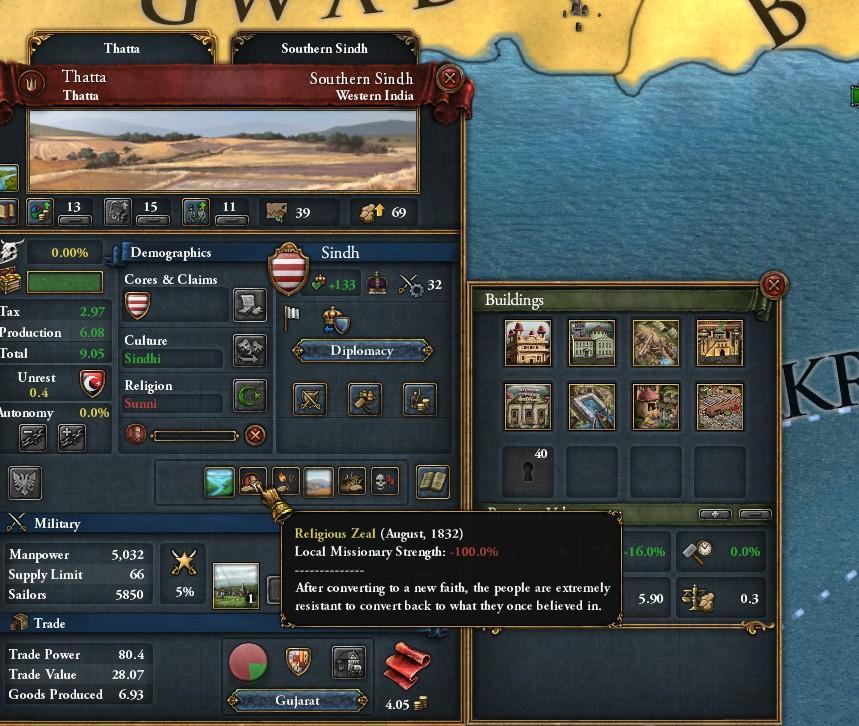Image resolution: width=859 pixels, height=726 pixels.
Task: Switch to the Southern Sindh tab
Action: (x=324, y=48)
